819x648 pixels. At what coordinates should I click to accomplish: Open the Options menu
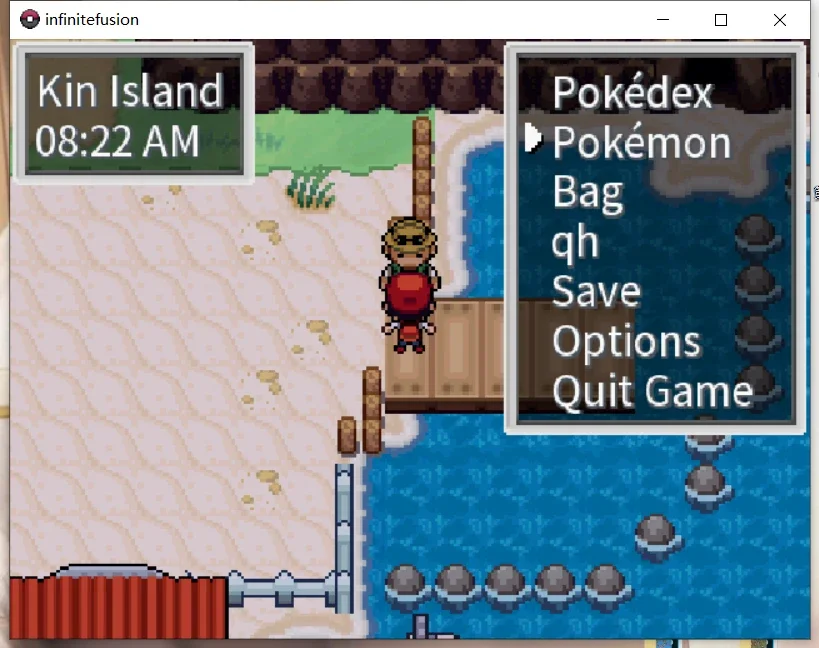pyautogui.click(x=626, y=342)
